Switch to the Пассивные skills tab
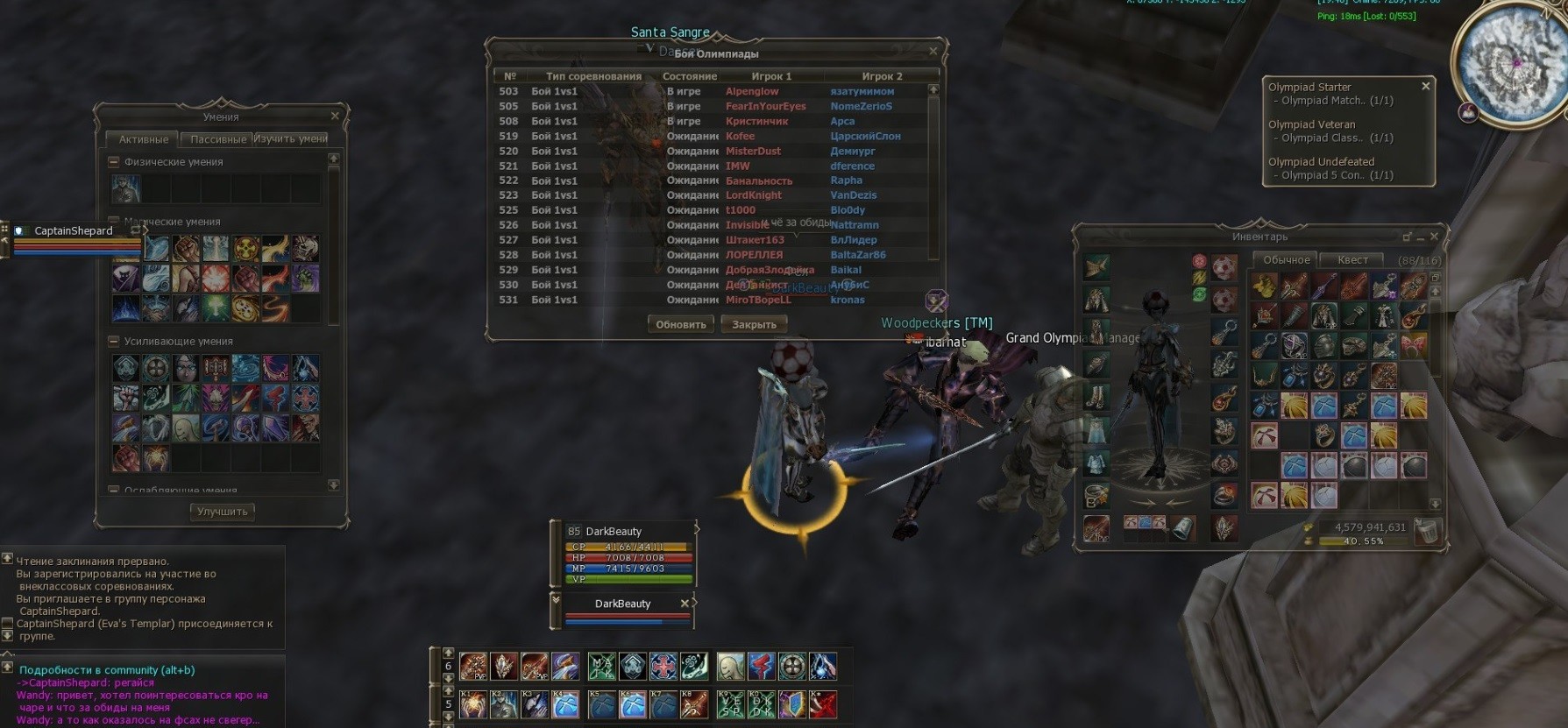 tap(217, 139)
